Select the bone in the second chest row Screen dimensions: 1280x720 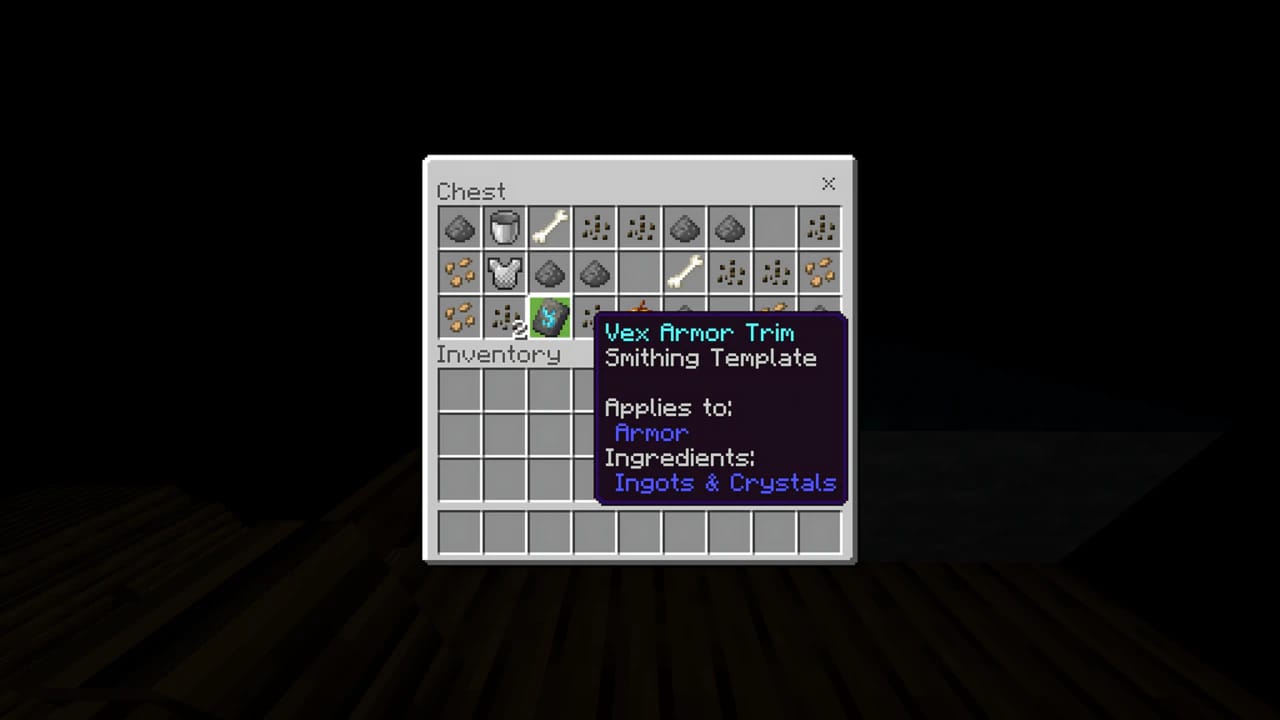tap(684, 273)
